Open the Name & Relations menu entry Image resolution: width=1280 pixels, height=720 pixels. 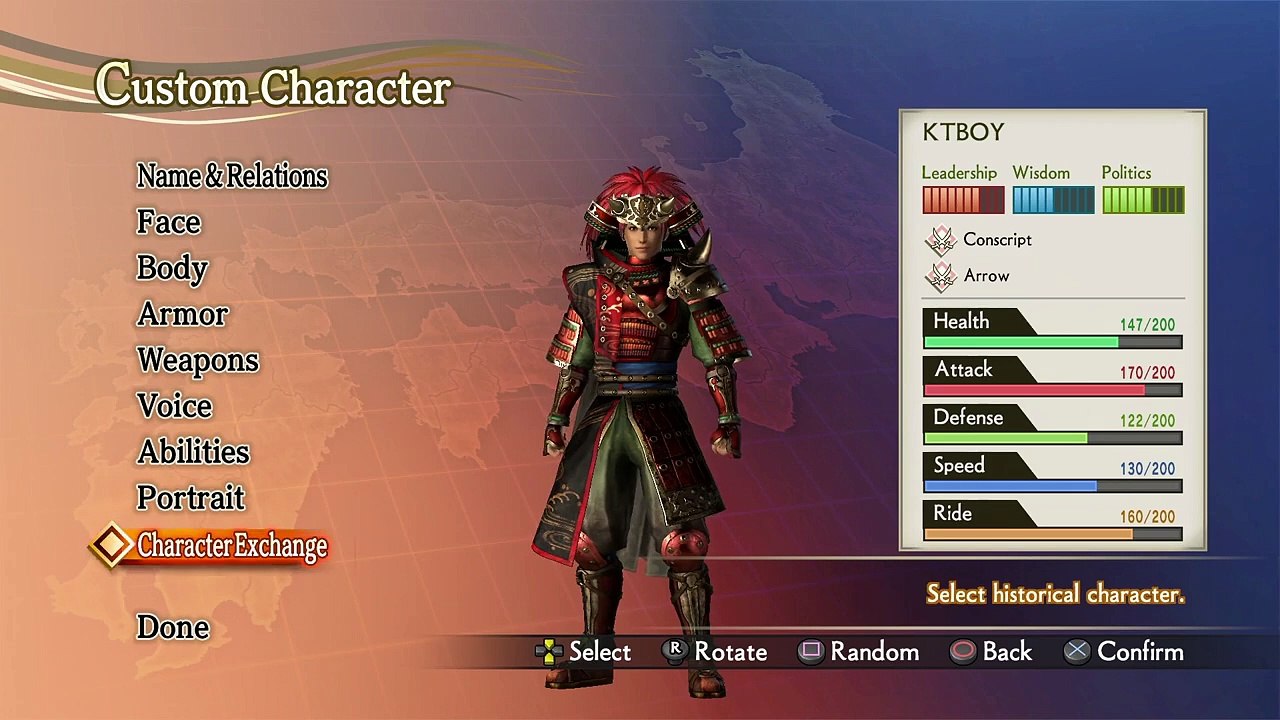(232, 176)
